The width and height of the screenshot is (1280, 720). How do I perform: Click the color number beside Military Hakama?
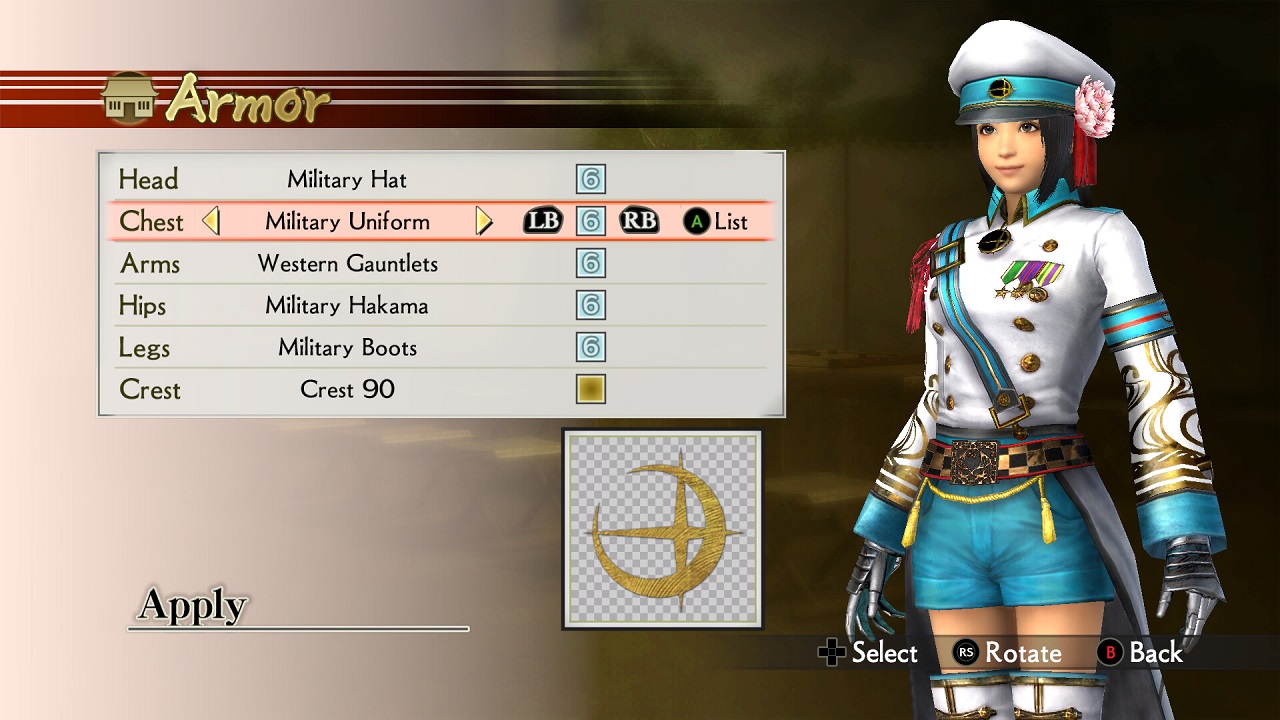(x=590, y=305)
